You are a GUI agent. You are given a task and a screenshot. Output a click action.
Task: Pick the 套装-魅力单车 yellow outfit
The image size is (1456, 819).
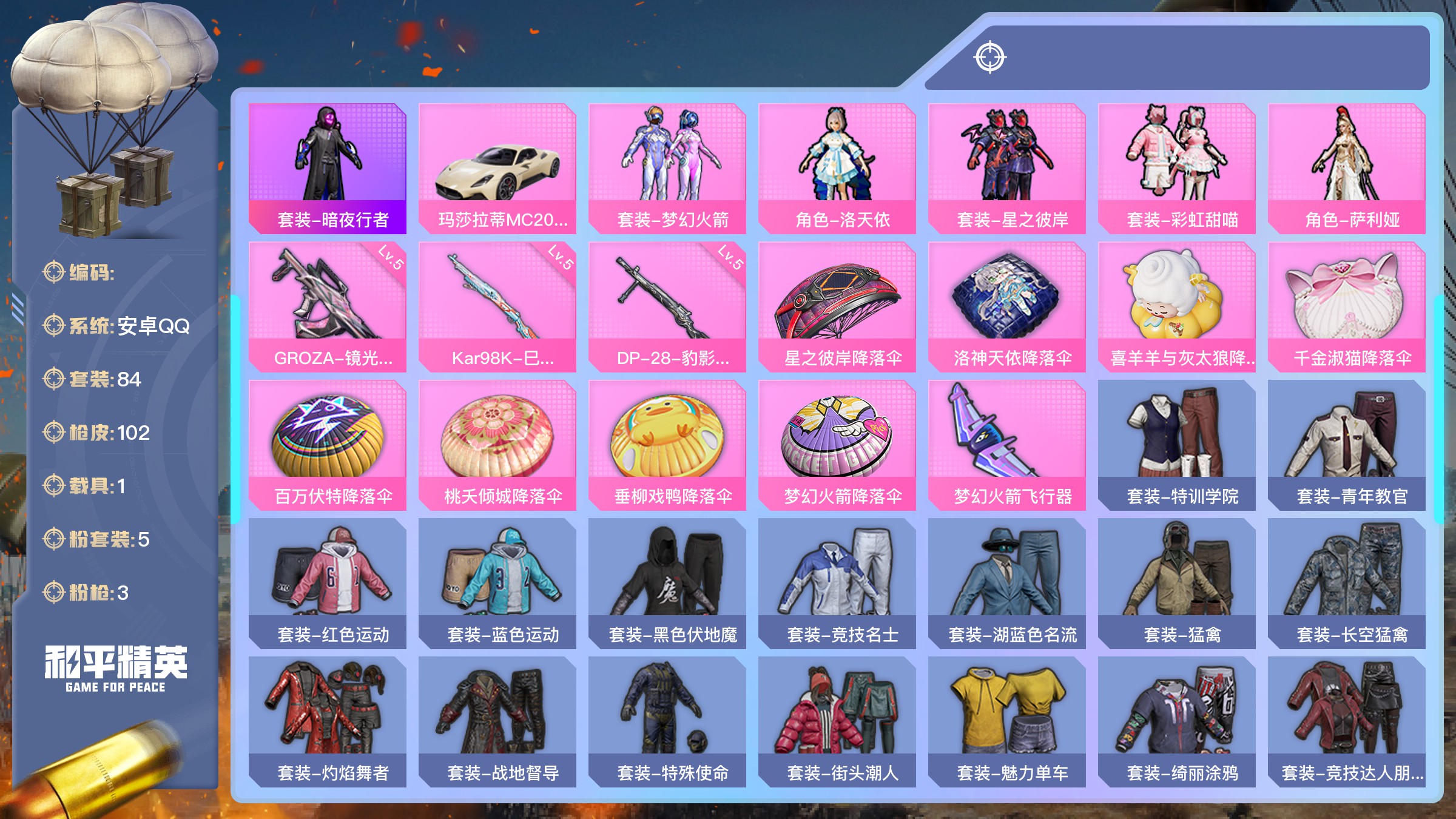(x=1006, y=721)
